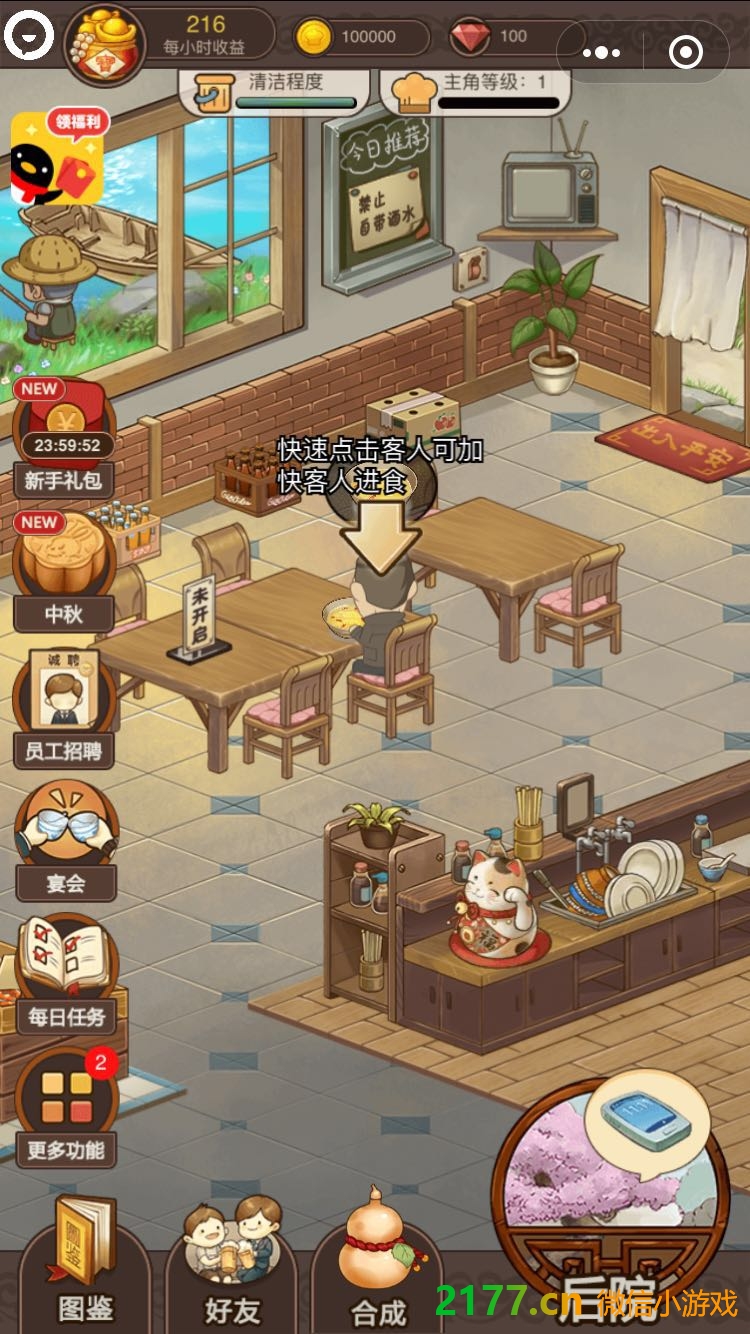
Task: Tap the gold coin balance display
Action: pyautogui.click(x=361, y=37)
